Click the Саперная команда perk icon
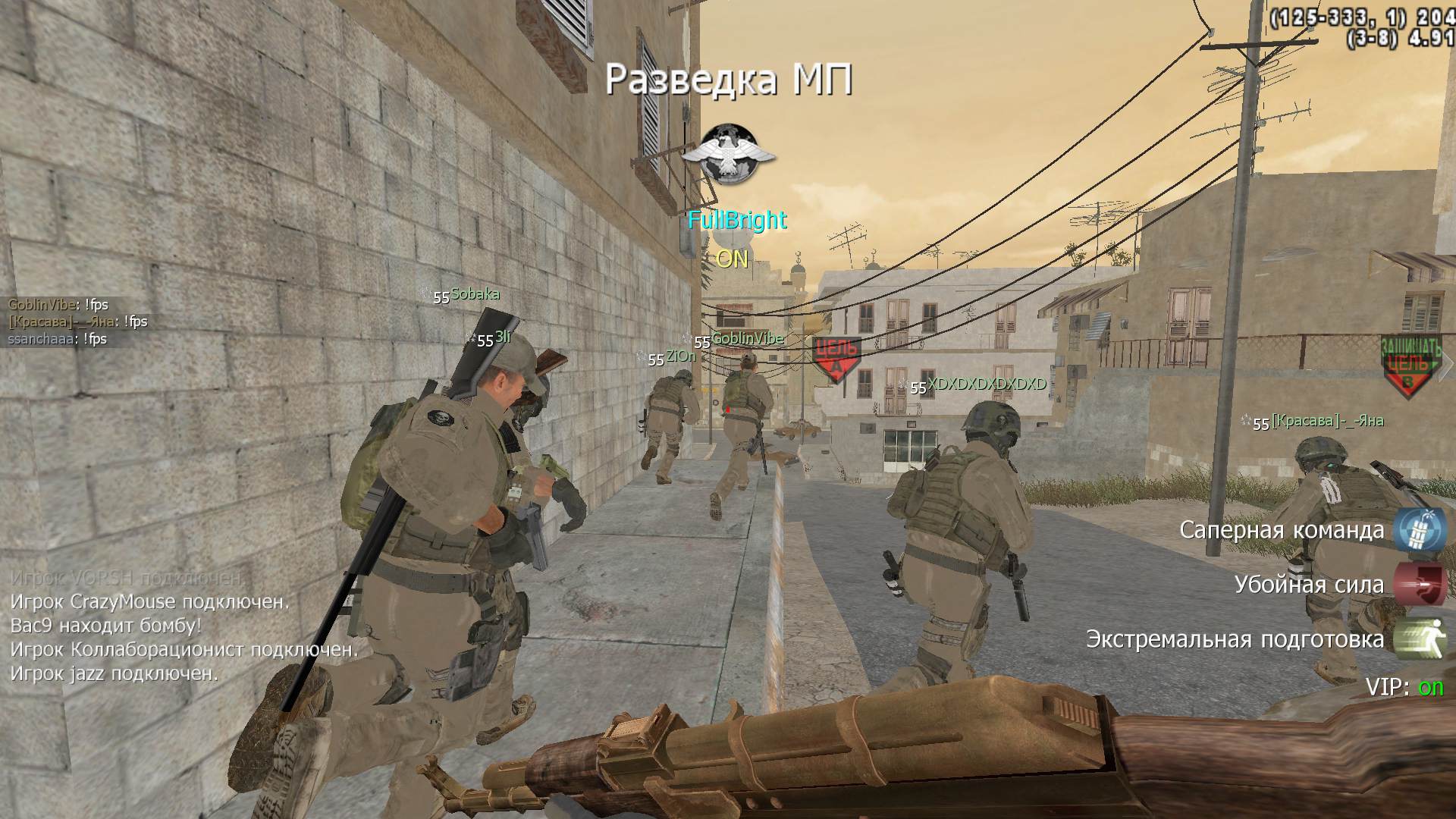 1417,529
